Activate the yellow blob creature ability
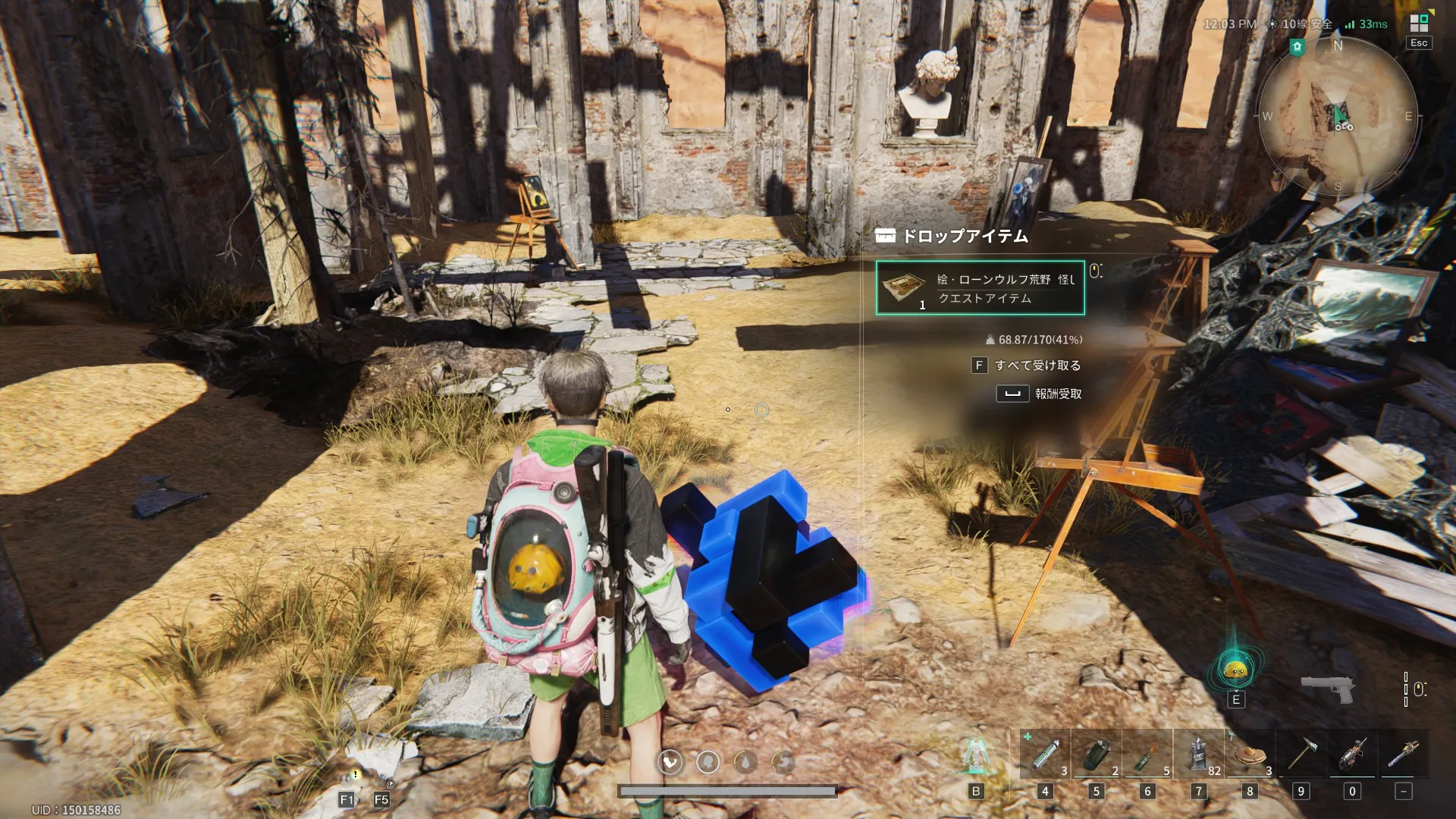Screen dimensions: 1456x819 pyautogui.click(x=1235, y=669)
